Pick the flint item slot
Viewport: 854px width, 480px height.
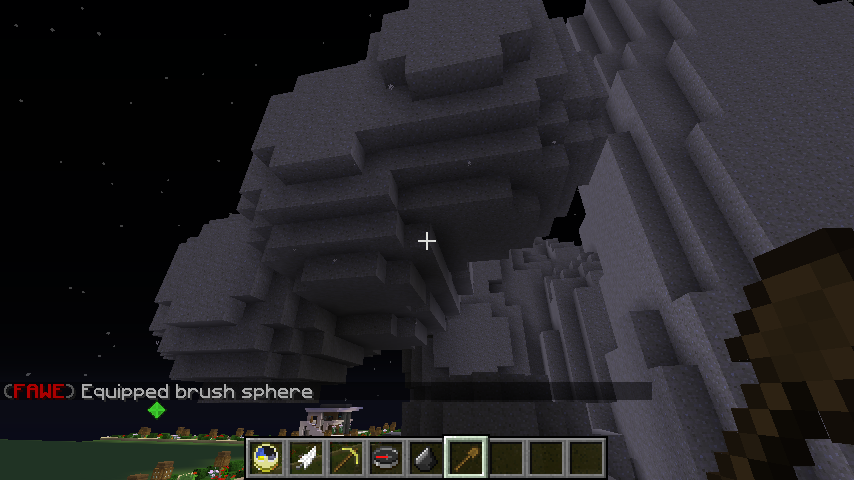click(x=426, y=458)
